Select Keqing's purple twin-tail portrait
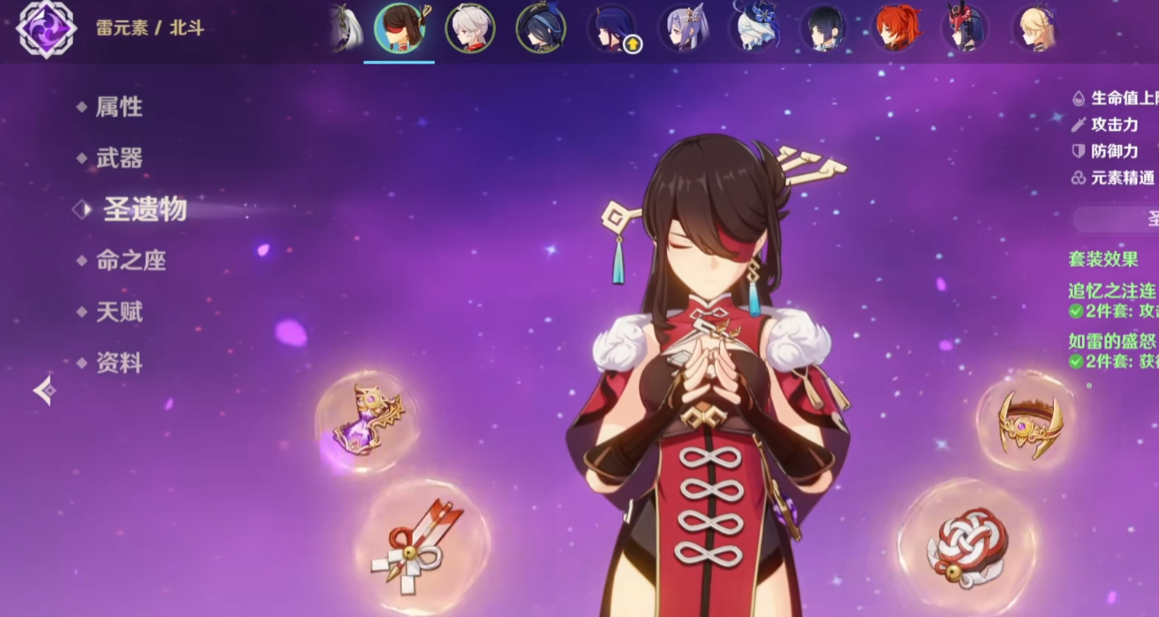 click(x=683, y=28)
